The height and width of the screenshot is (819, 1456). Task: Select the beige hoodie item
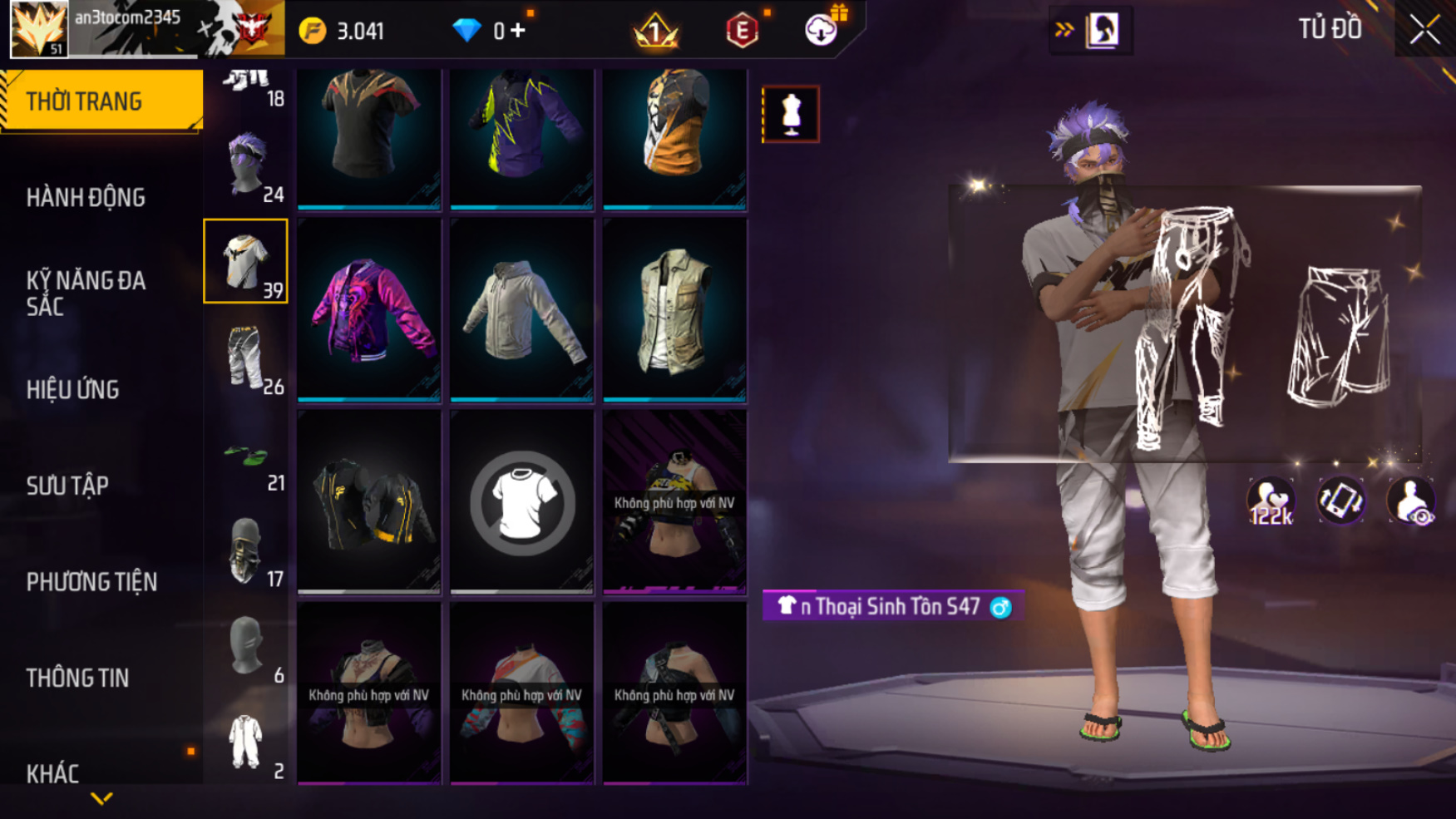click(x=522, y=310)
